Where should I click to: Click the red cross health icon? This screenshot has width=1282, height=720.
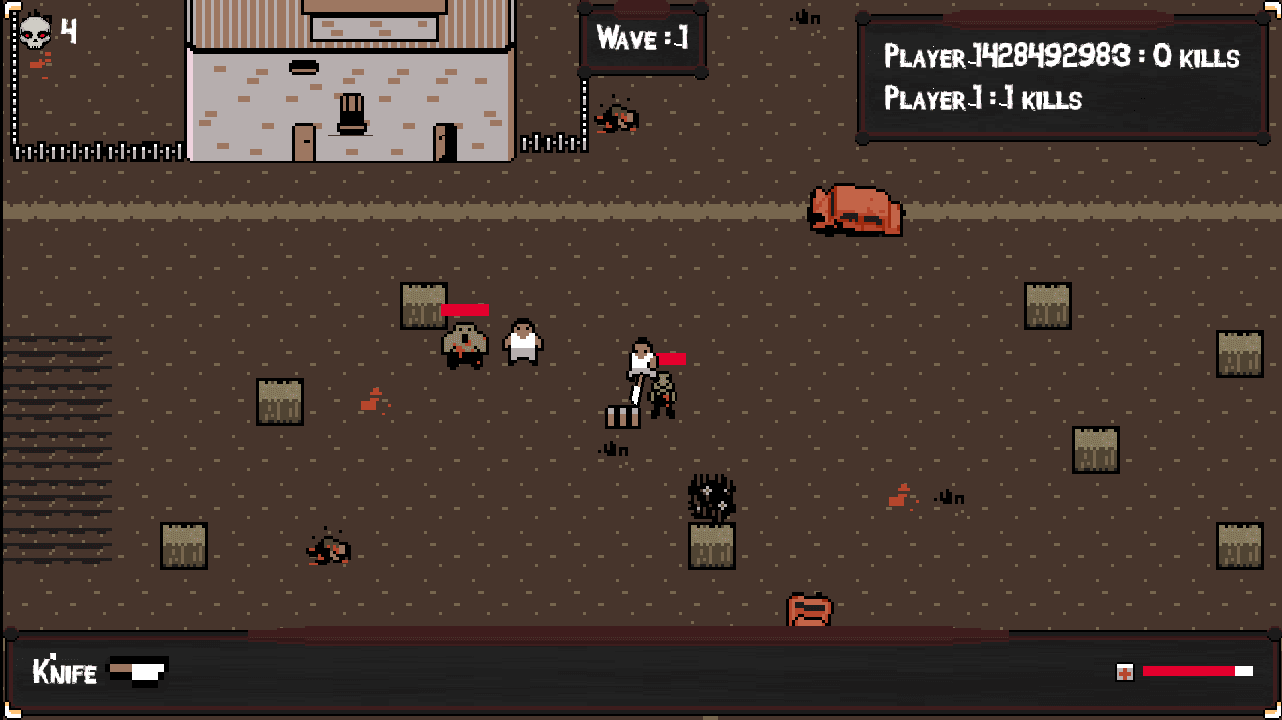click(1124, 671)
